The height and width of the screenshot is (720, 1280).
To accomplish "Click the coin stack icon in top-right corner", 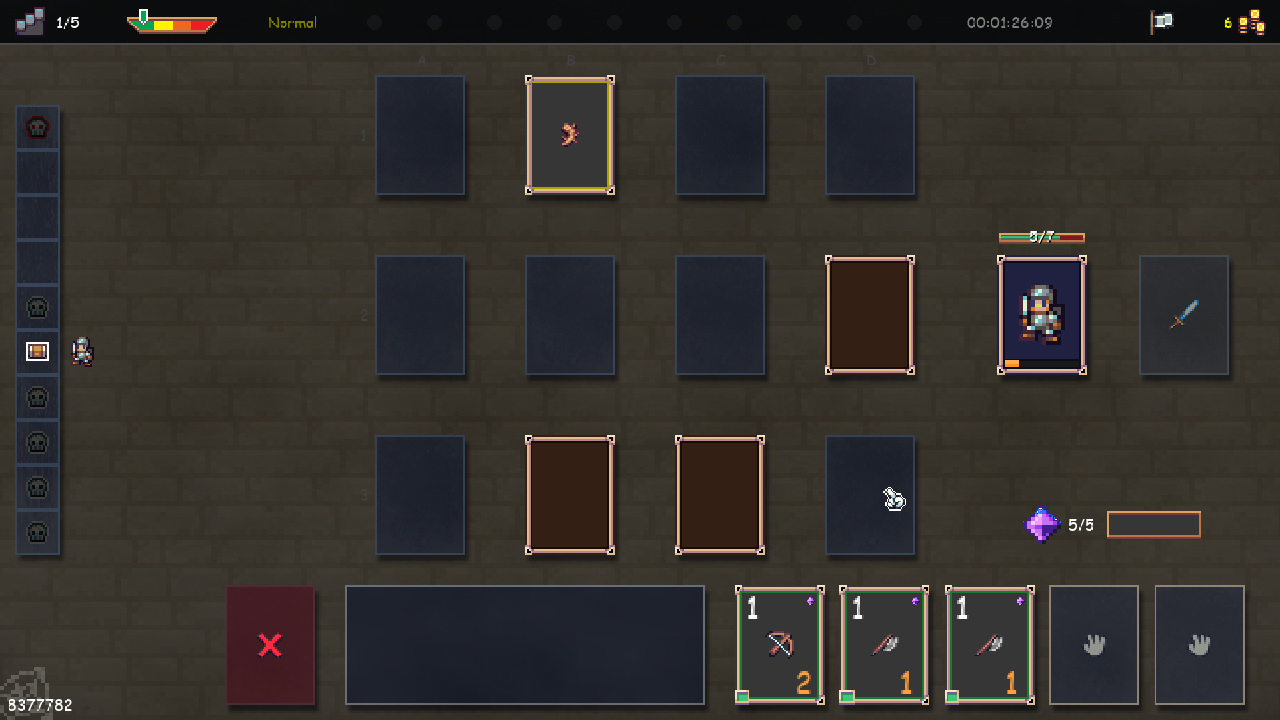I will click(1247, 21).
